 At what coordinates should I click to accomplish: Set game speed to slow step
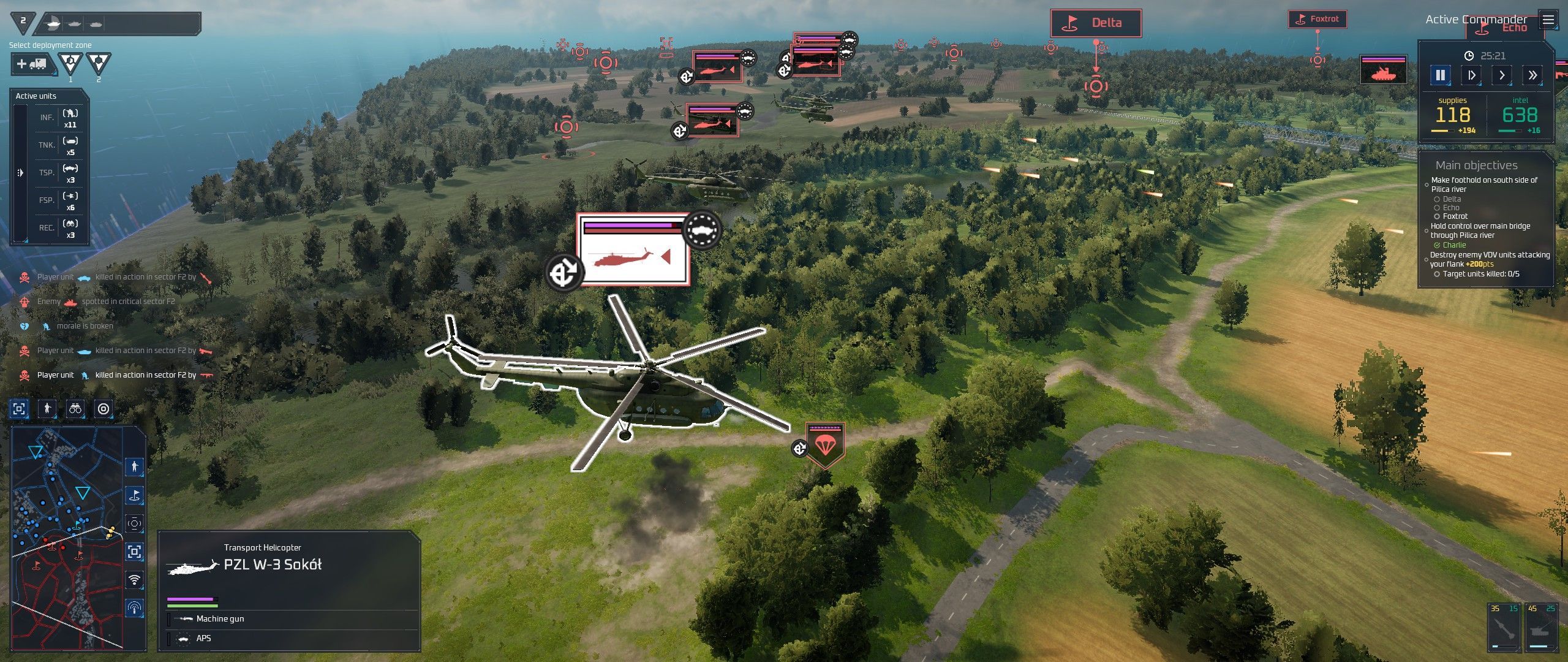1471,75
